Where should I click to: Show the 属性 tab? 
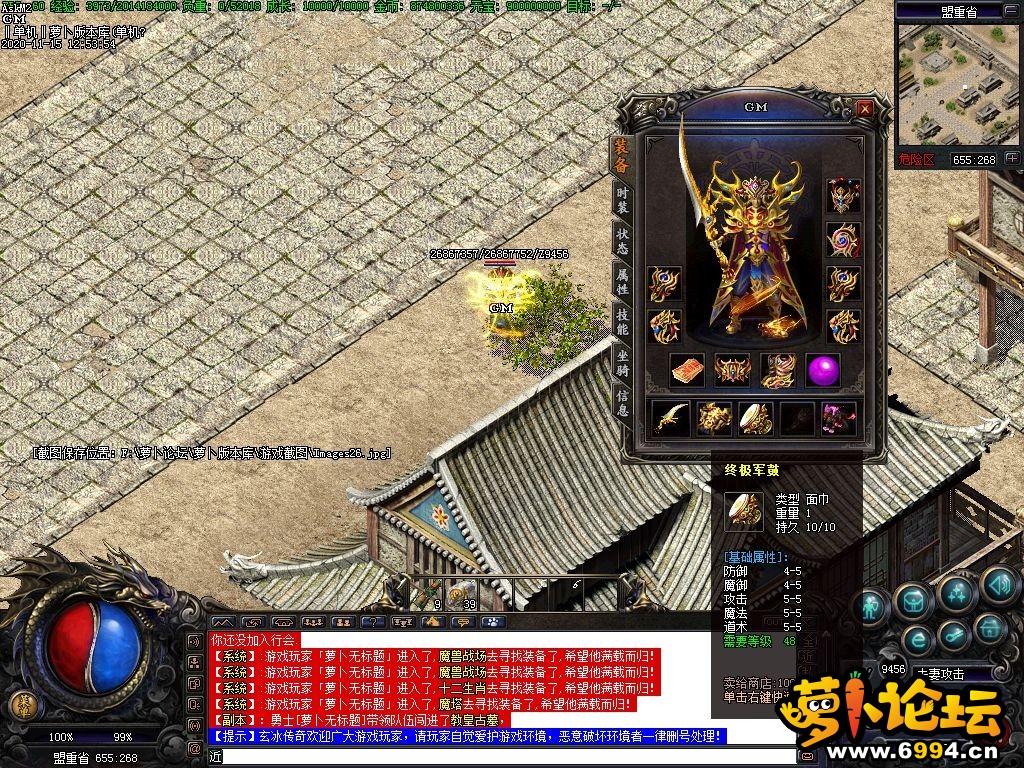click(x=622, y=282)
